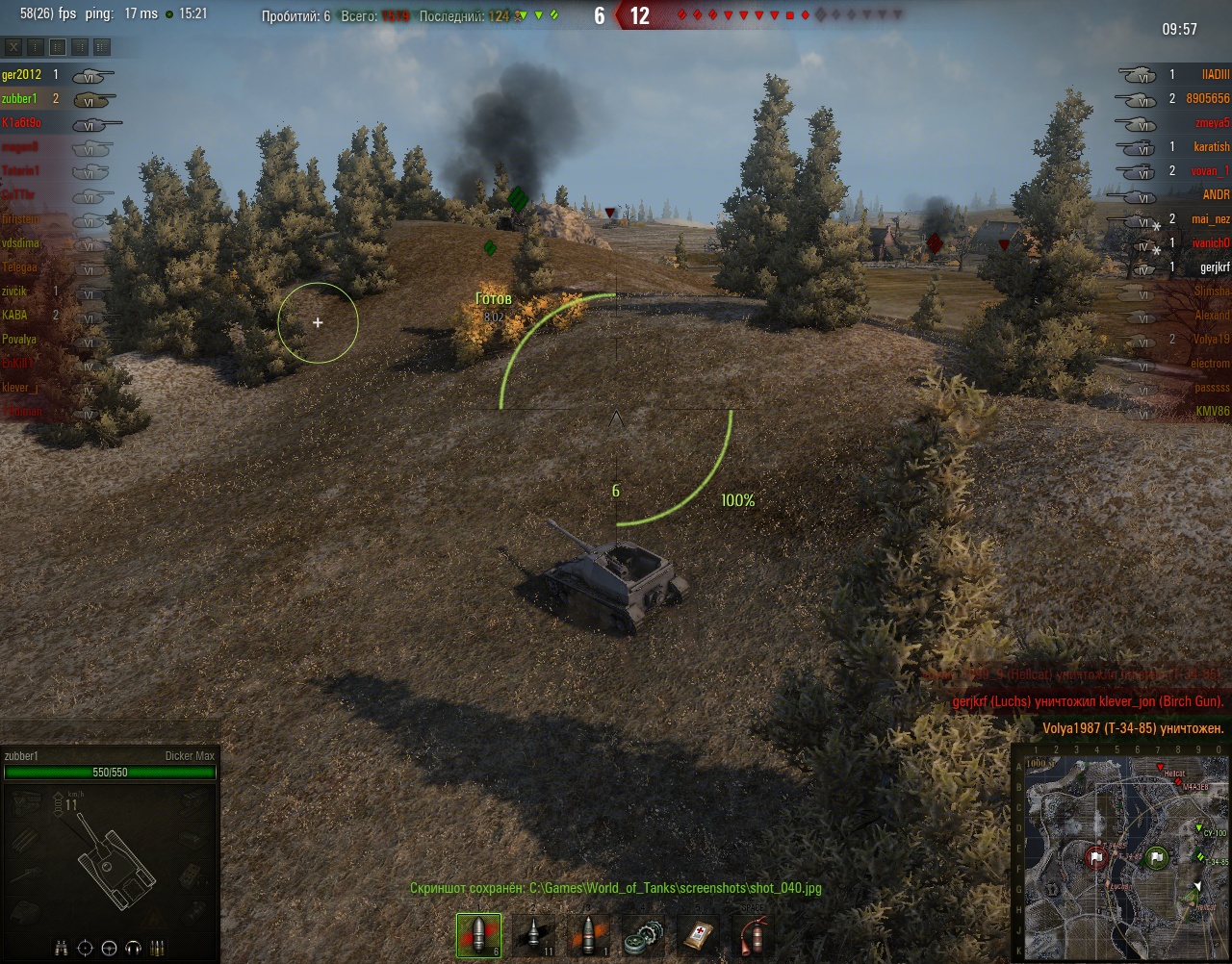Select enemy 8905656 in the enemy list
1232x964 pixels.
[1208, 99]
